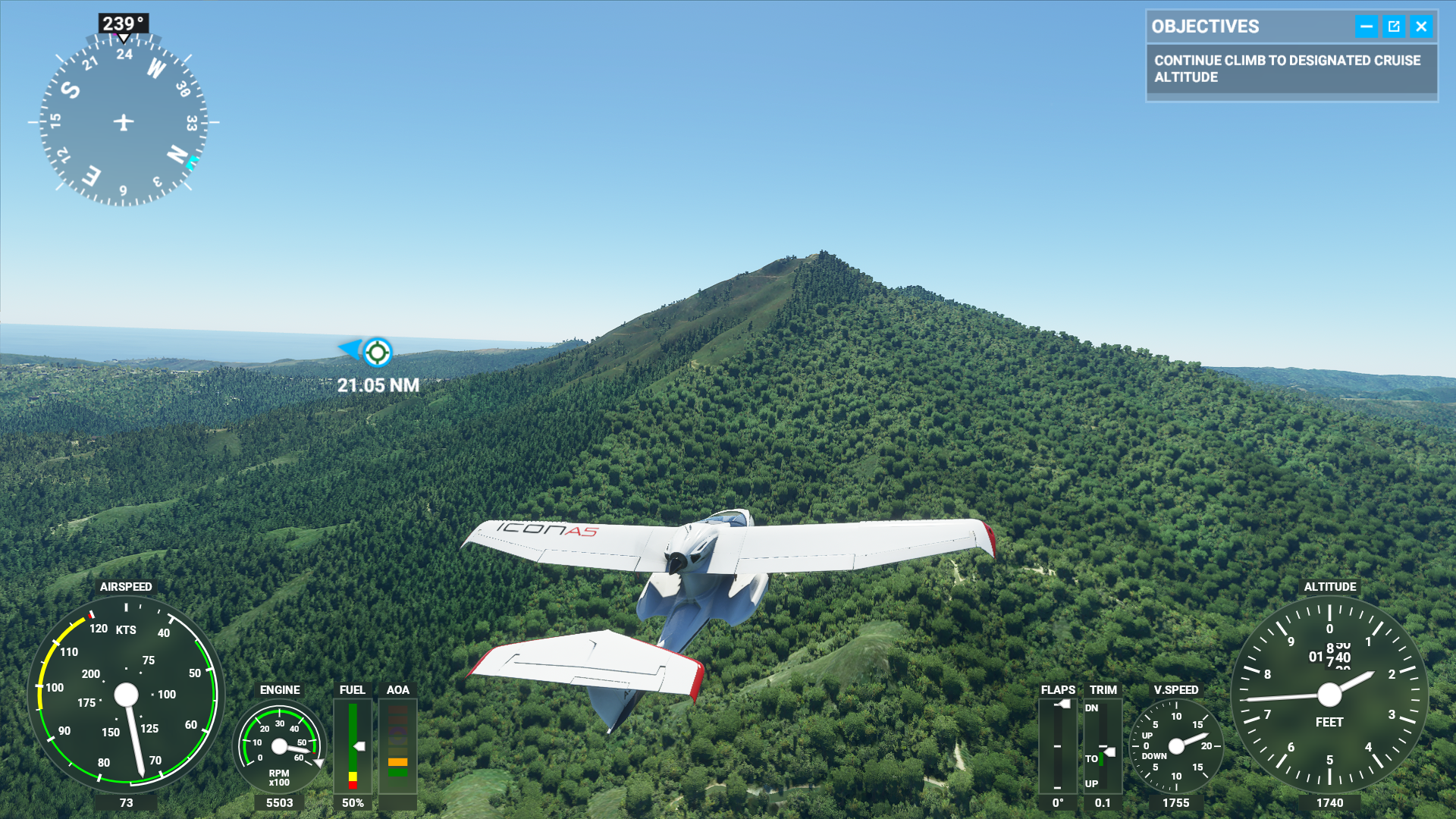
Task: Click the compass heading dial
Action: click(124, 122)
